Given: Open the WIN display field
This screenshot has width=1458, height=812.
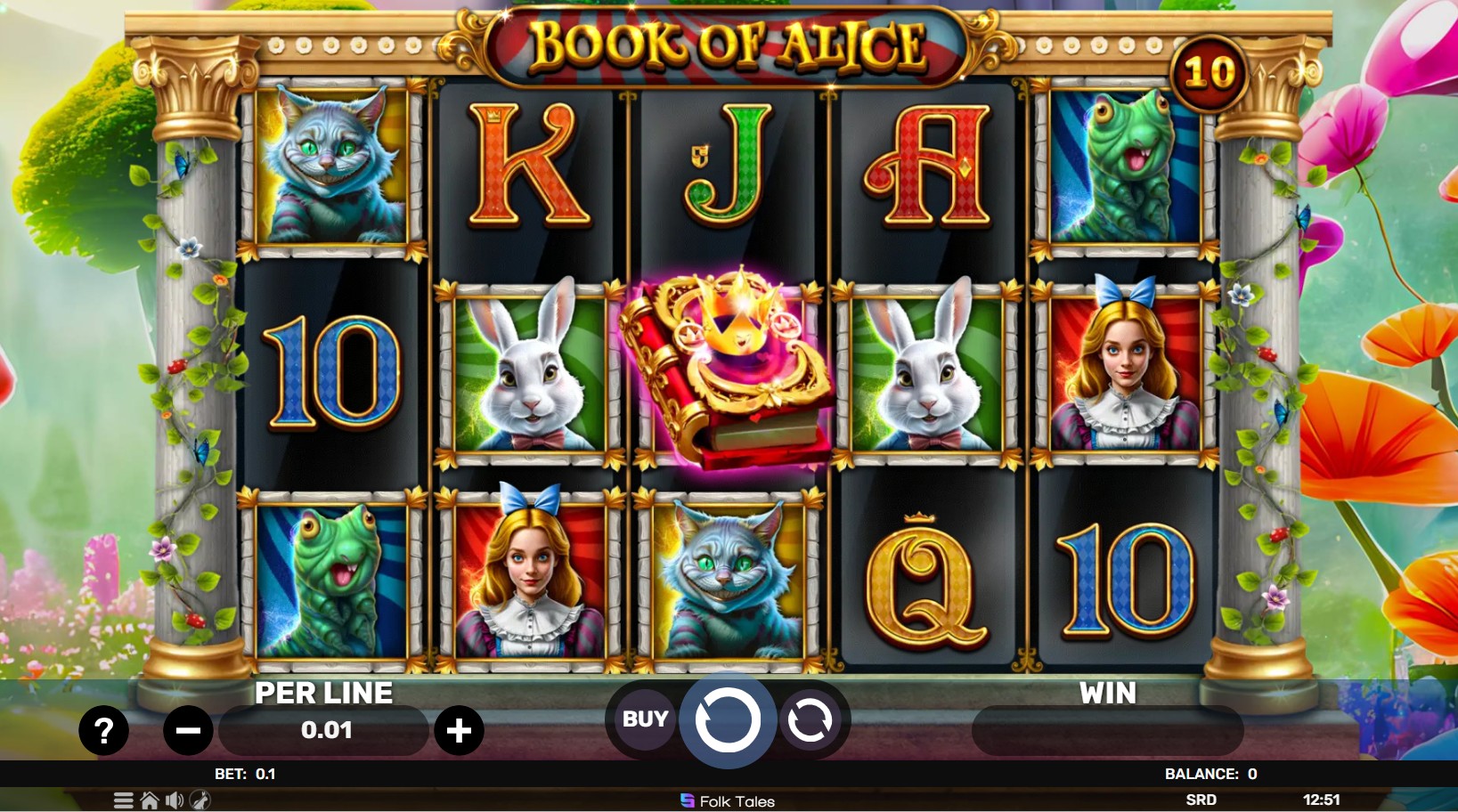Looking at the screenshot, I should click(x=1107, y=730).
